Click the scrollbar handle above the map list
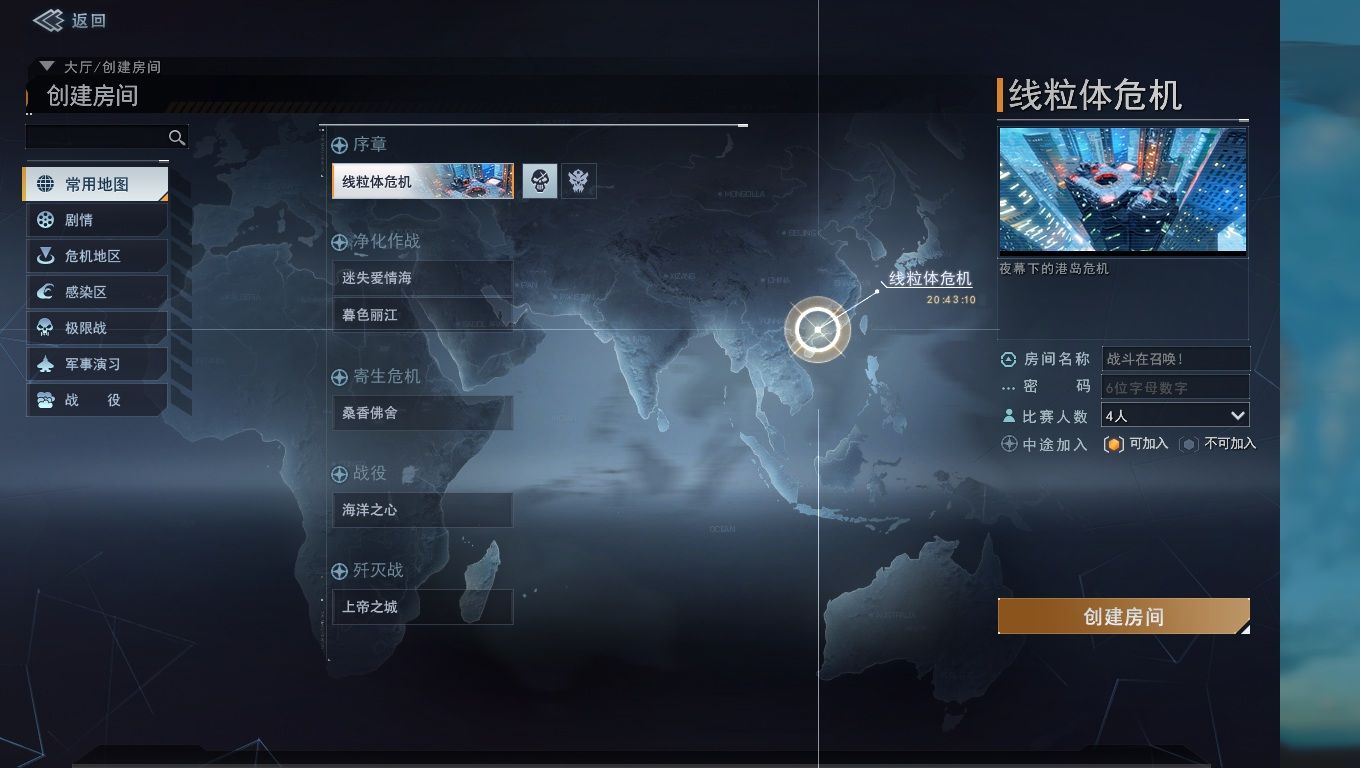The width and height of the screenshot is (1360, 768). [743, 125]
